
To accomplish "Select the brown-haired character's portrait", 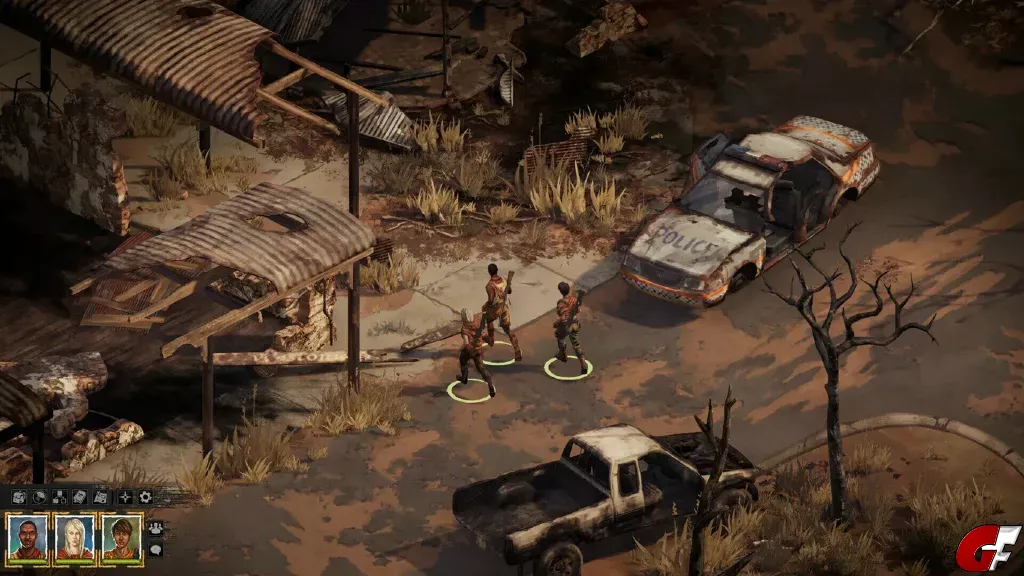I will [122, 539].
